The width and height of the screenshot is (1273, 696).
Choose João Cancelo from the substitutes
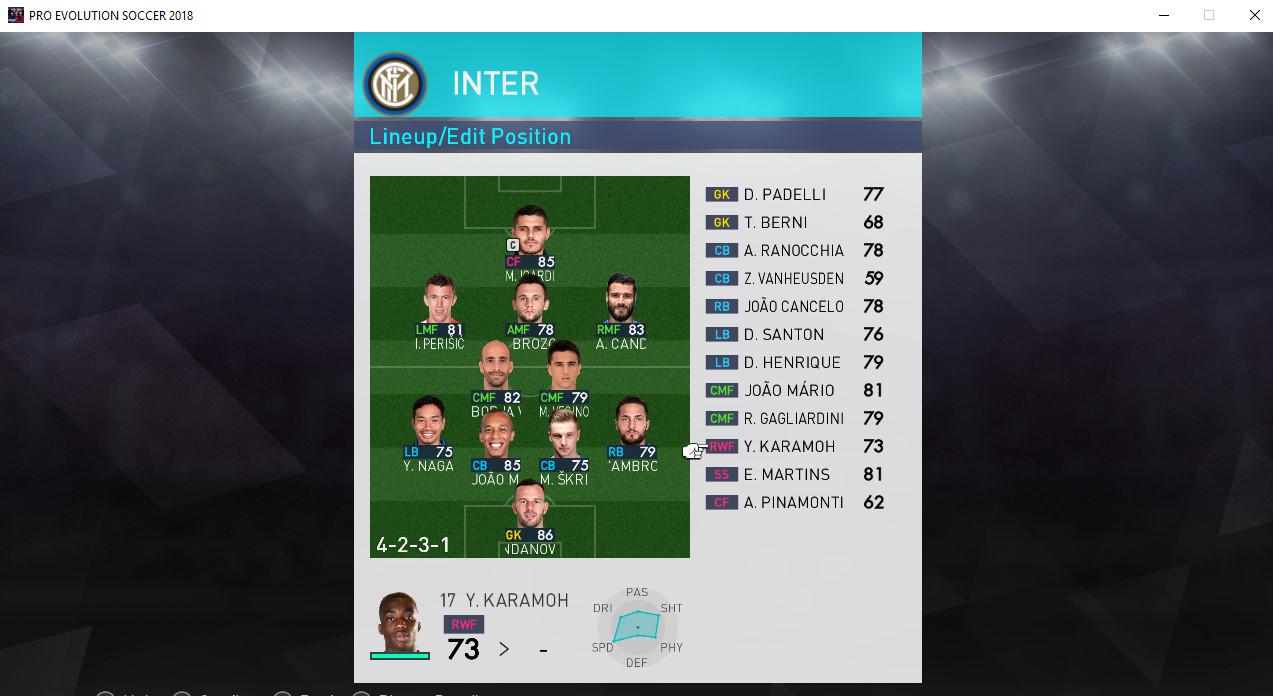794,307
